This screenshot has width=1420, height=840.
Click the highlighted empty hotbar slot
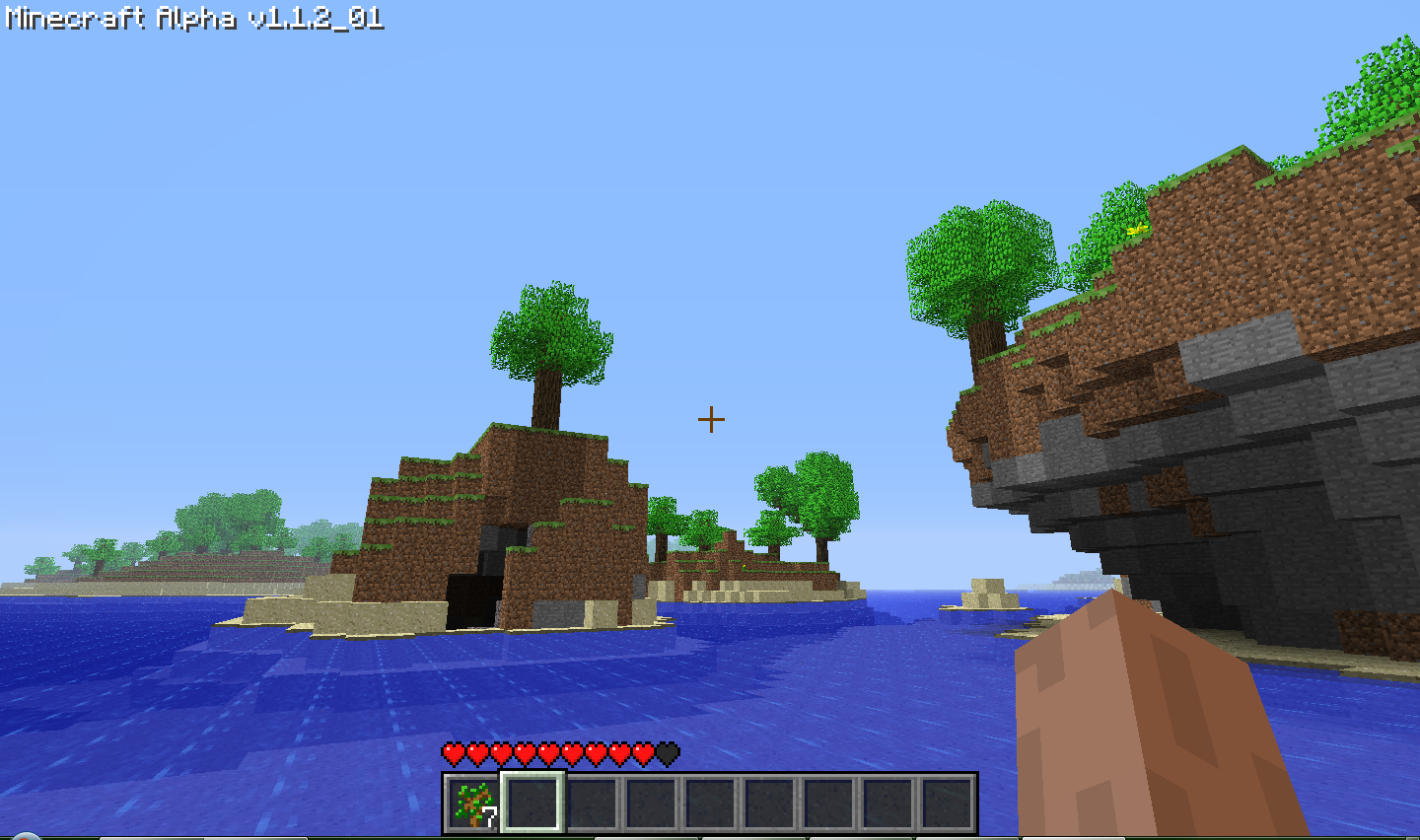532,803
